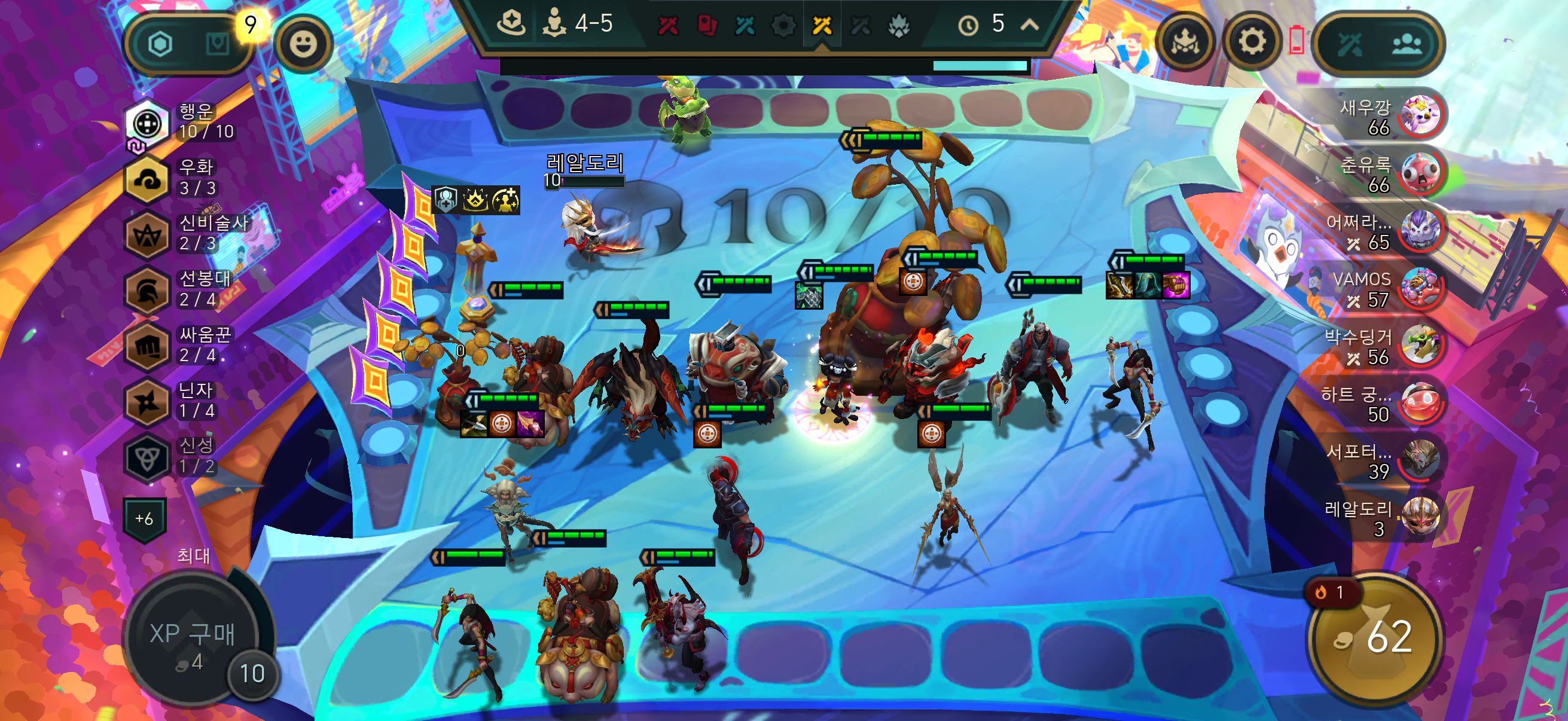
Task: Select player 레알도리 in the scoreboard
Action: (1421, 517)
